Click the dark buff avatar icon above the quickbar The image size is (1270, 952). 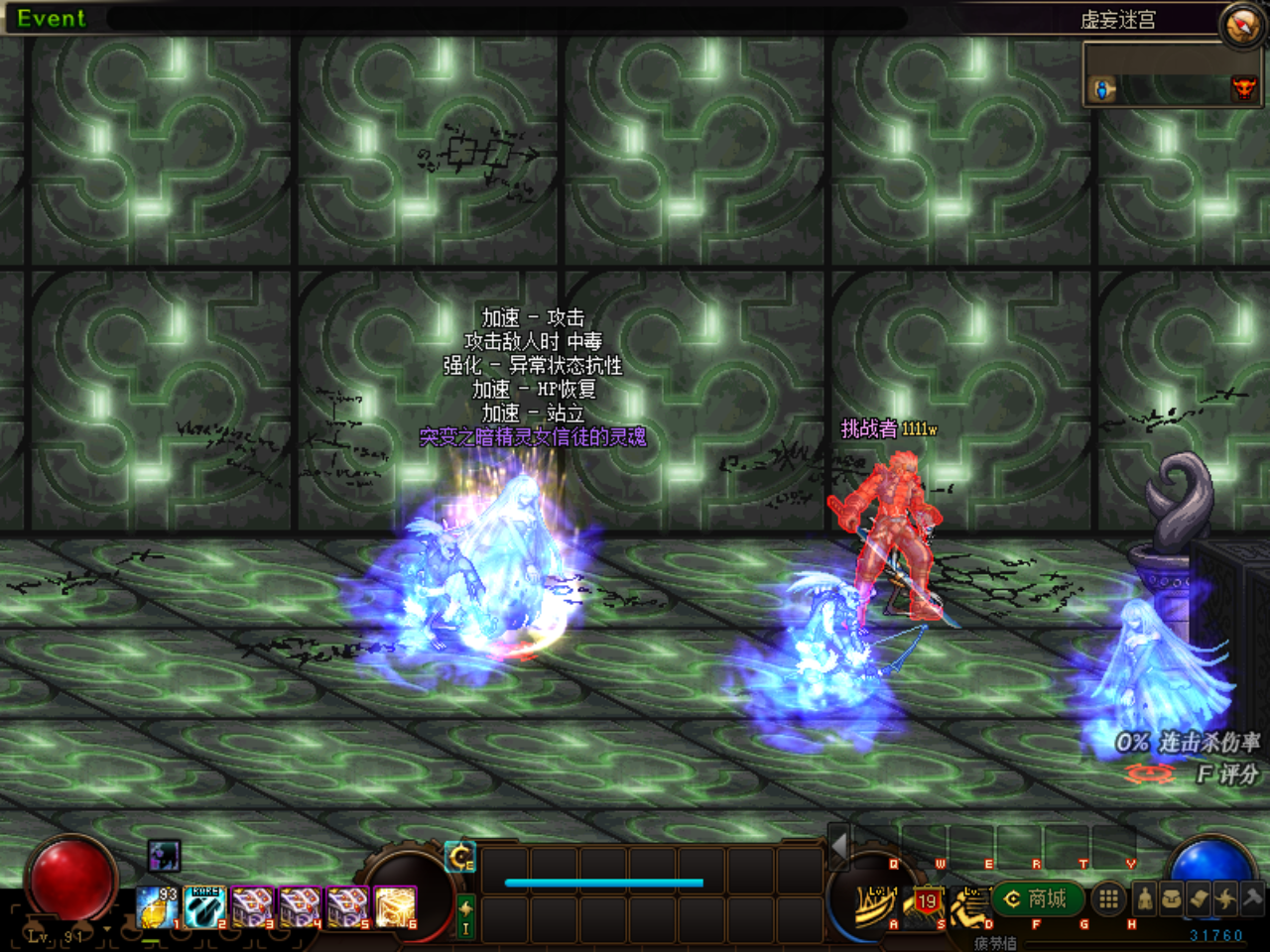coord(164,857)
